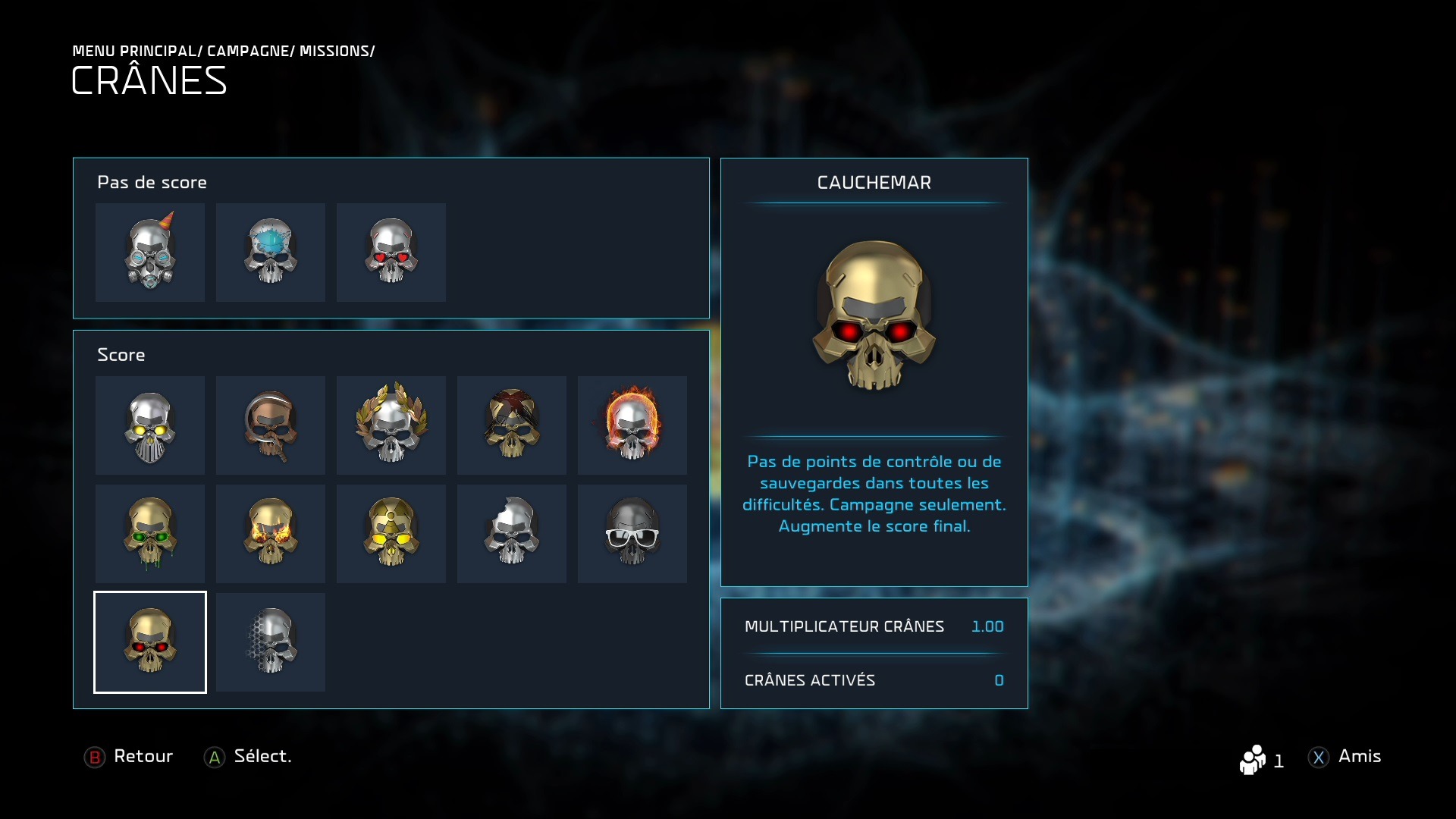
Task: Choose the skull wearing a laurel wreath
Action: pos(391,425)
